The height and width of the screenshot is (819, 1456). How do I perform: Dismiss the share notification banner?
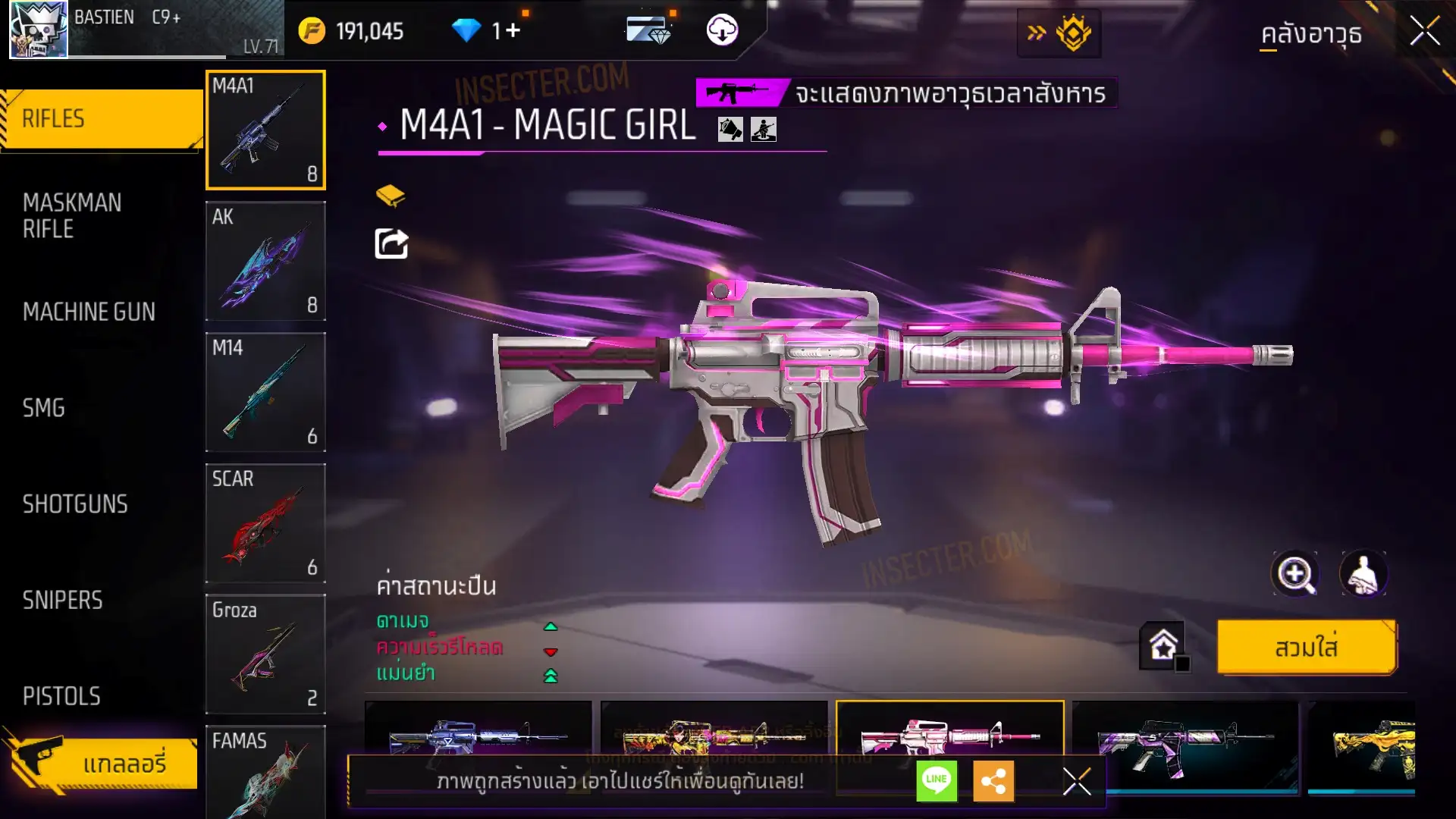coord(1076,781)
